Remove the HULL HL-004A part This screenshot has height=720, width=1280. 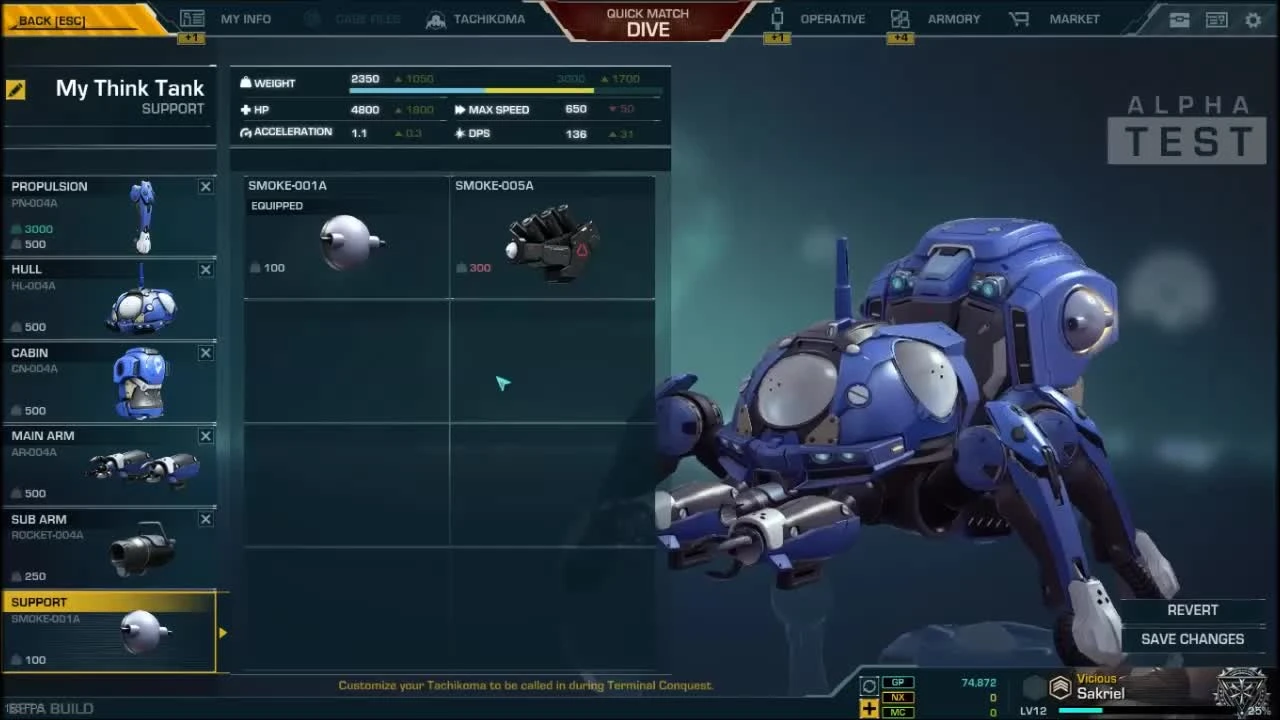coord(205,269)
